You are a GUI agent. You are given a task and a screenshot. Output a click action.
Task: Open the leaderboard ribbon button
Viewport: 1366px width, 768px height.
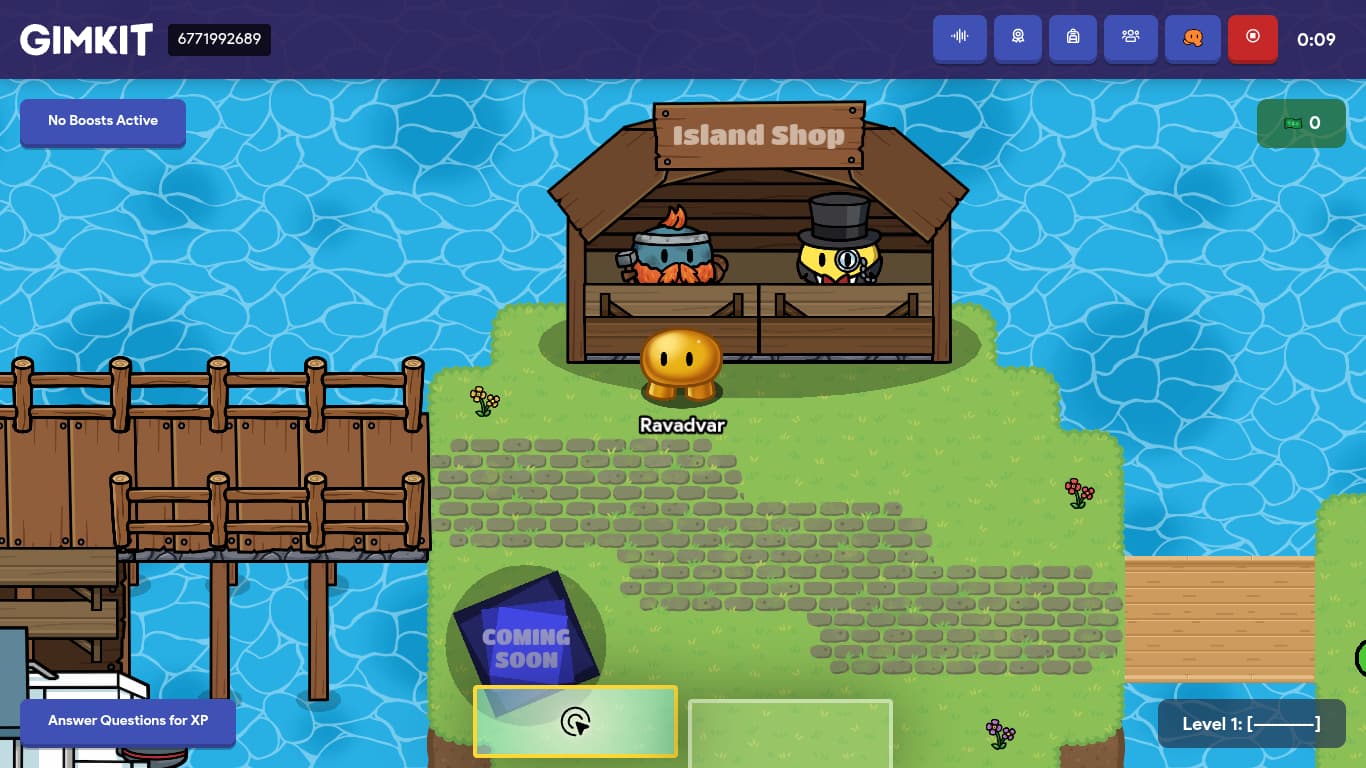coord(1018,38)
